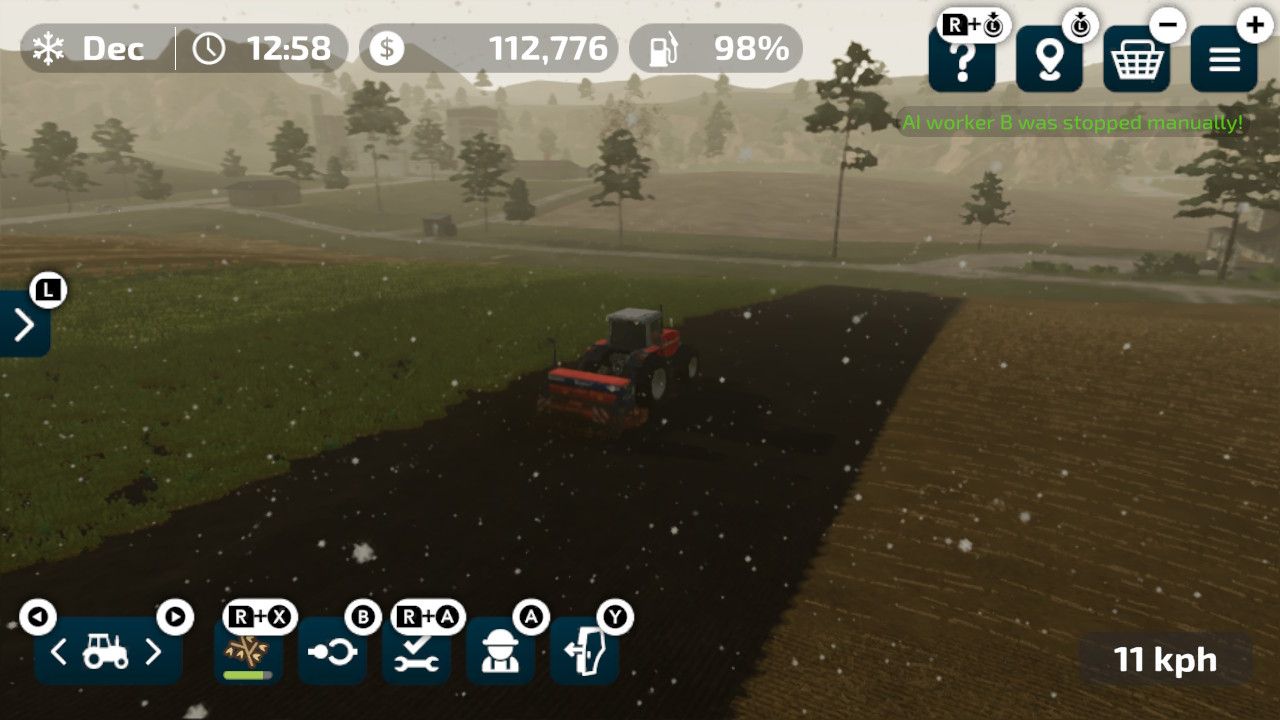Viewport: 1280px width, 720px height.
Task: Open the wrench and checkmark tool button
Action: click(416, 652)
